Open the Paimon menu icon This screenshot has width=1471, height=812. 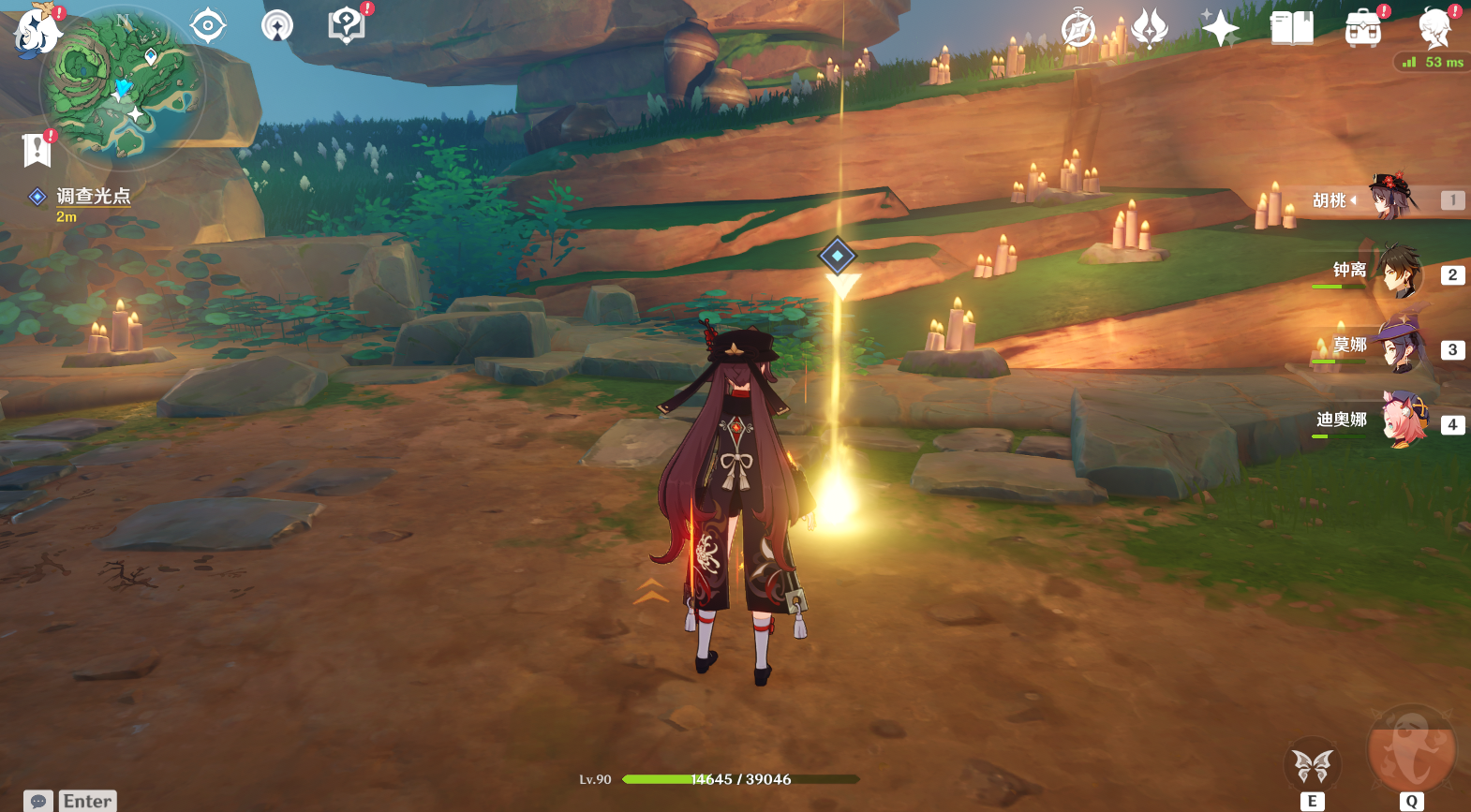[36, 30]
